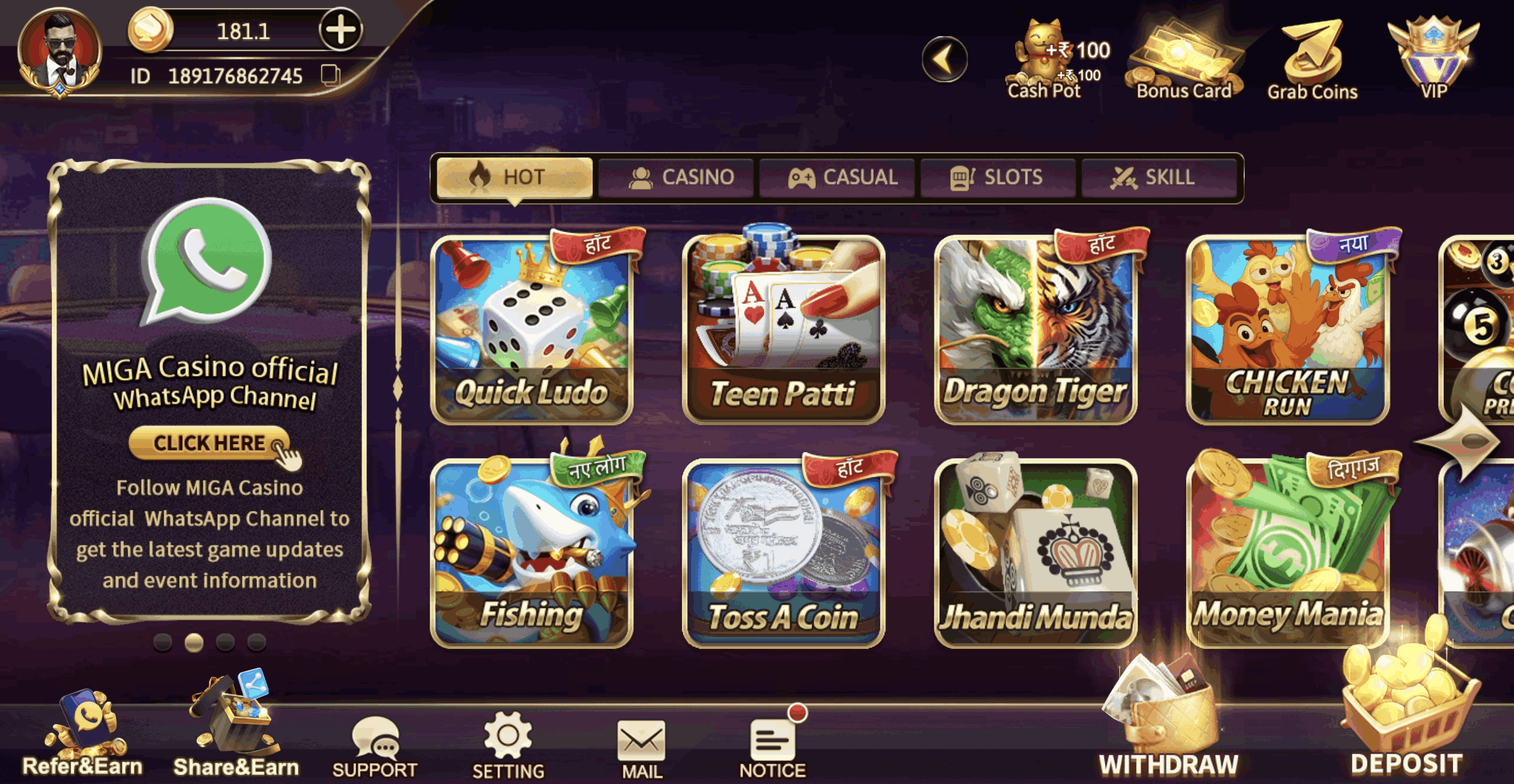Click the plus button to add coins
1514x784 pixels.
coord(340,30)
